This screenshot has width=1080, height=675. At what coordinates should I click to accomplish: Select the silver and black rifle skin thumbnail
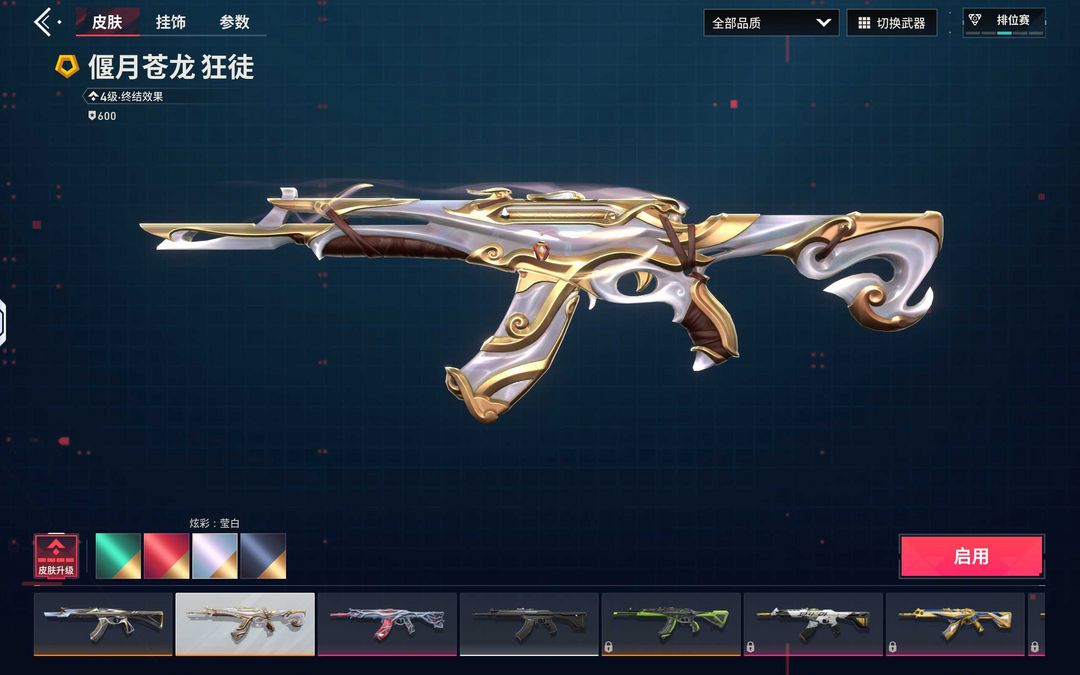coord(103,624)
